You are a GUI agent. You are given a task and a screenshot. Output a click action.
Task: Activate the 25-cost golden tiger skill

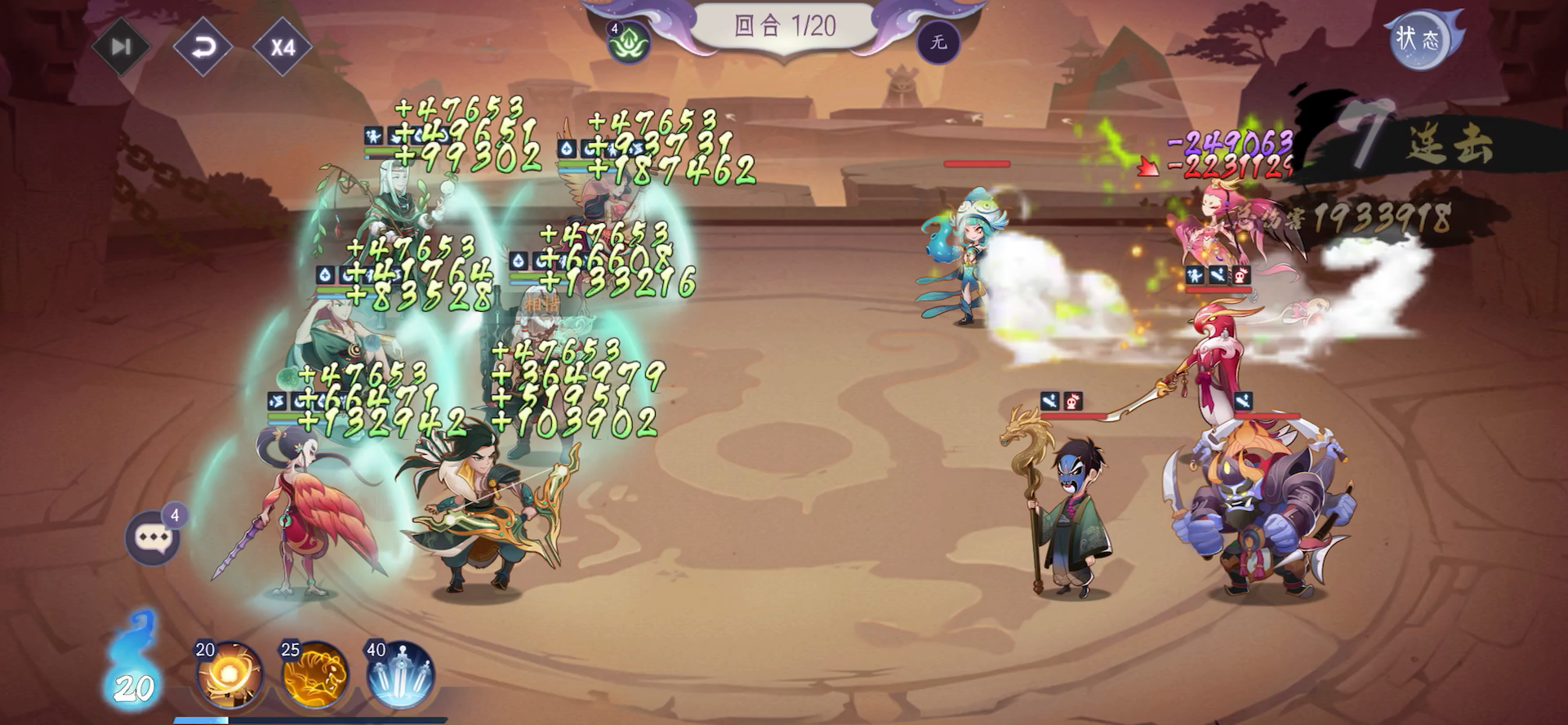pyautogui.click(x=316, y=676)
